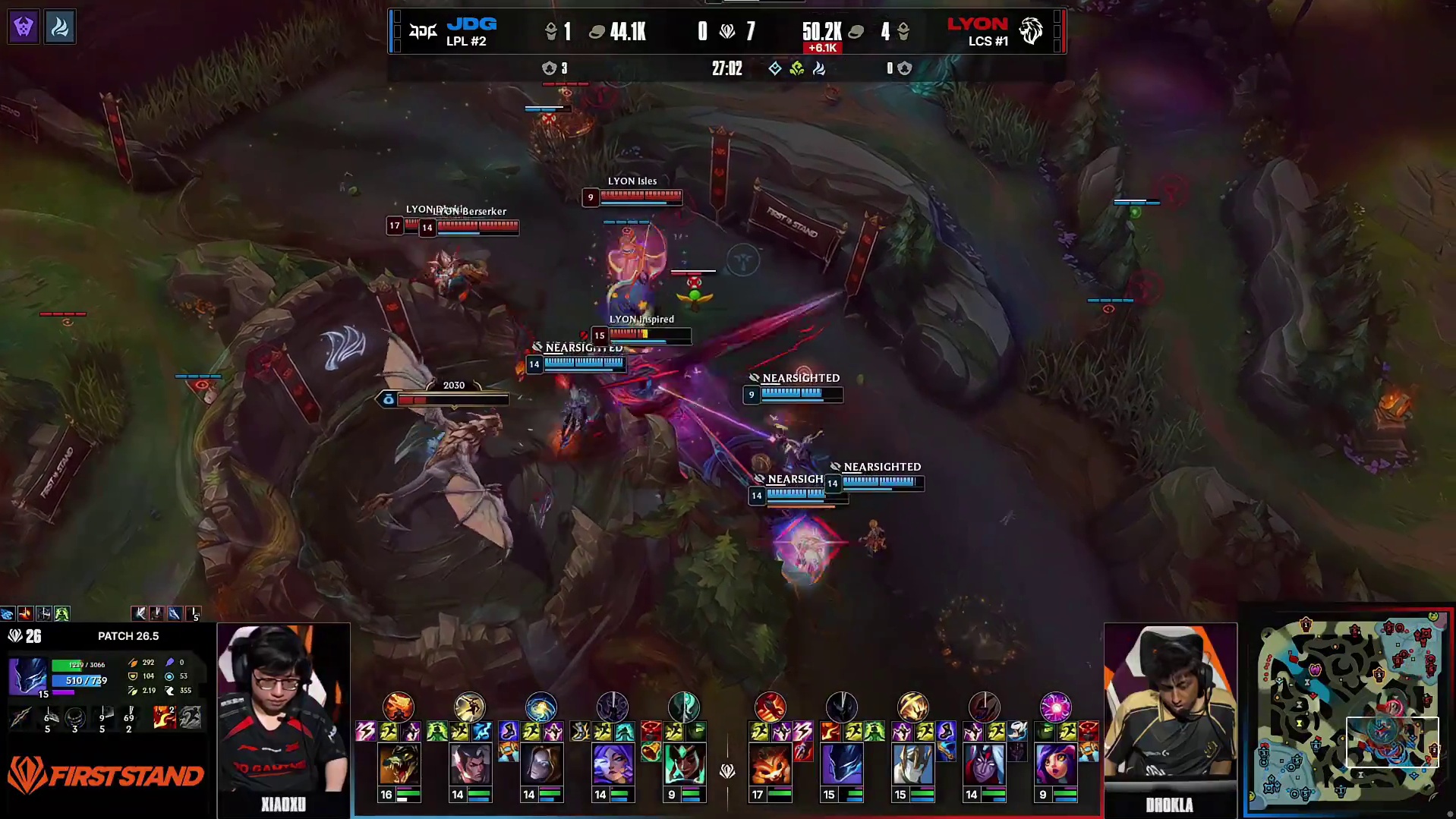
Task: Click the purple horned icon at top-left
Action: coord(24,28)
